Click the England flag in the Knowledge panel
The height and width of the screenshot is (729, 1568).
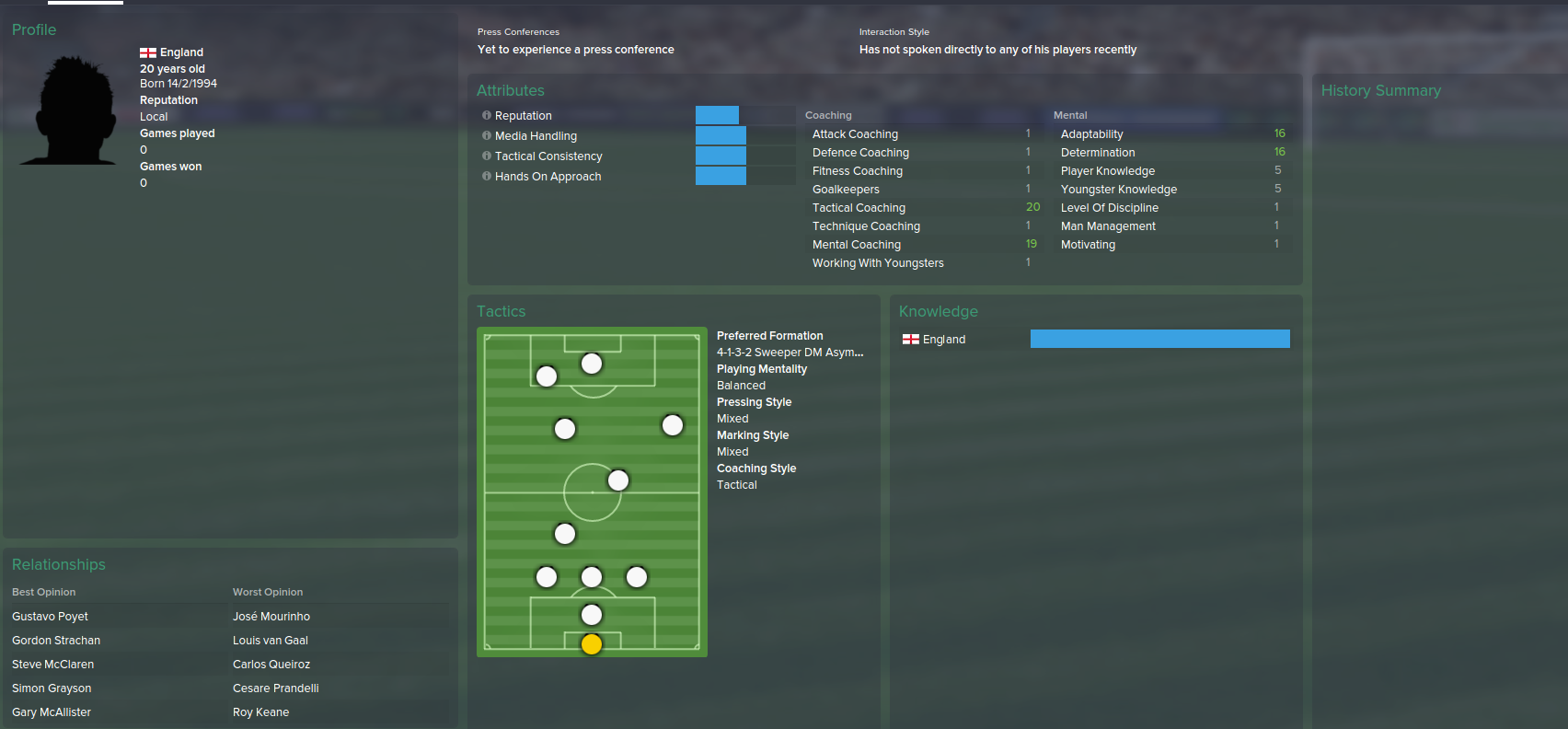click(911, 338)
